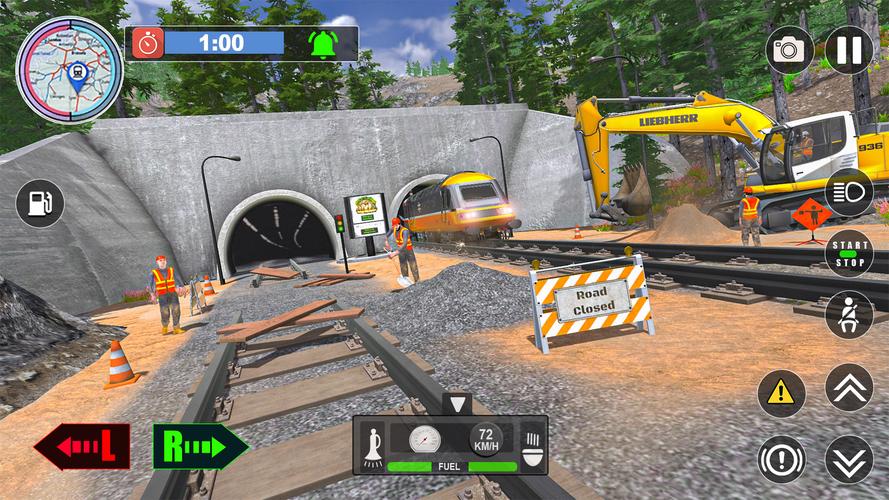Open the circular route minimap
The height and width of the screenshot is (500, 889).
coord(69,67)
